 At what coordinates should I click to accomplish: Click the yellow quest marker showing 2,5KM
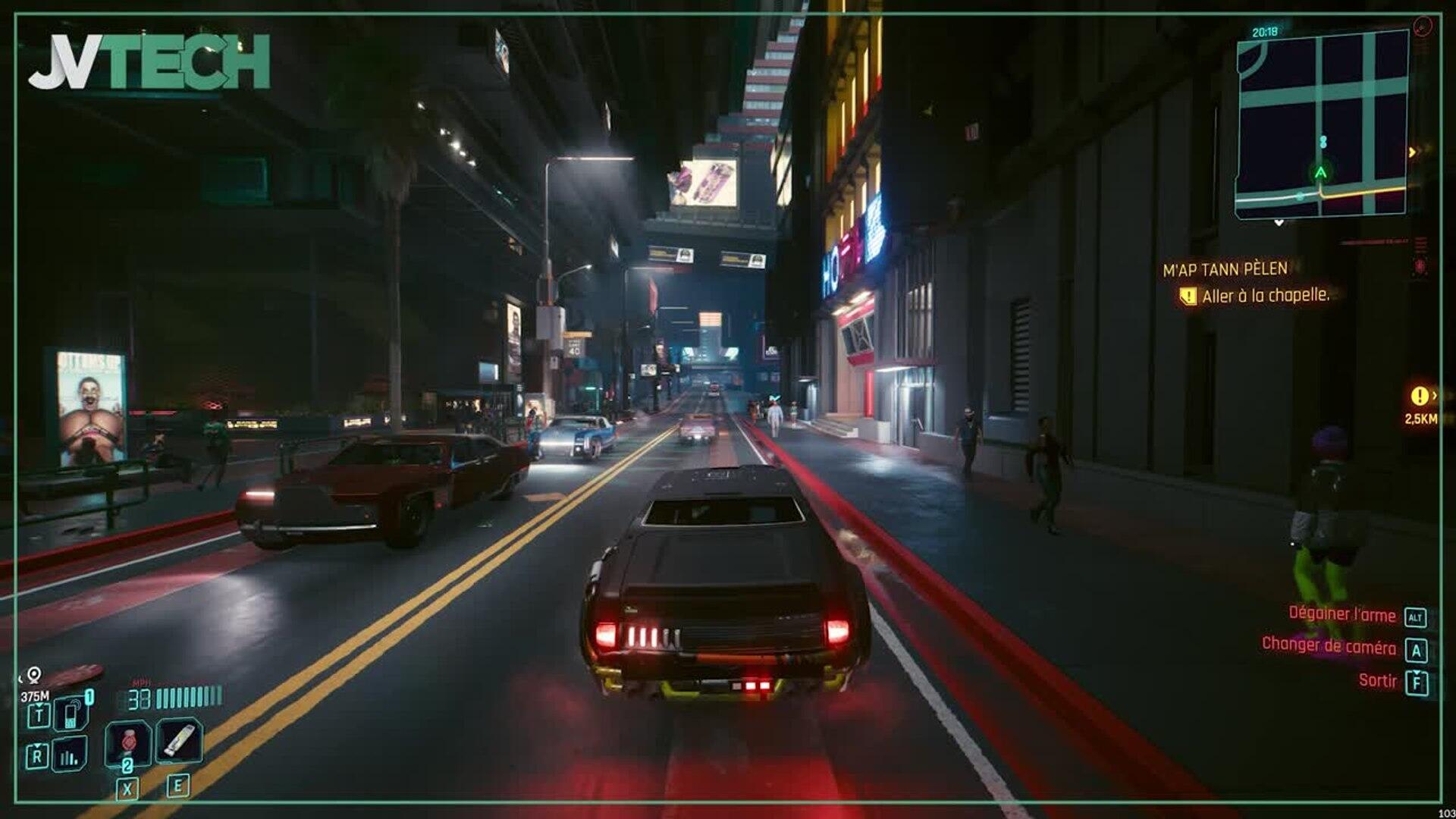[1420, 397]
